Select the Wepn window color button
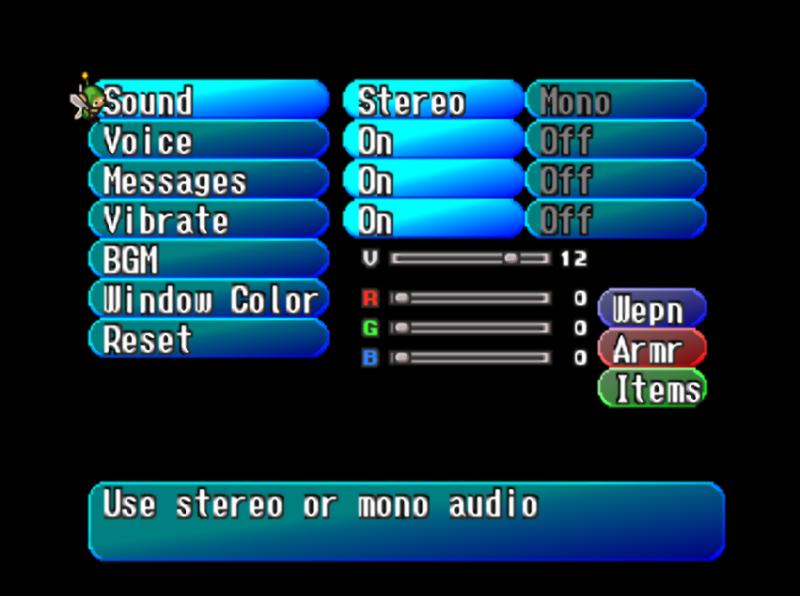 tap(652, 310)
